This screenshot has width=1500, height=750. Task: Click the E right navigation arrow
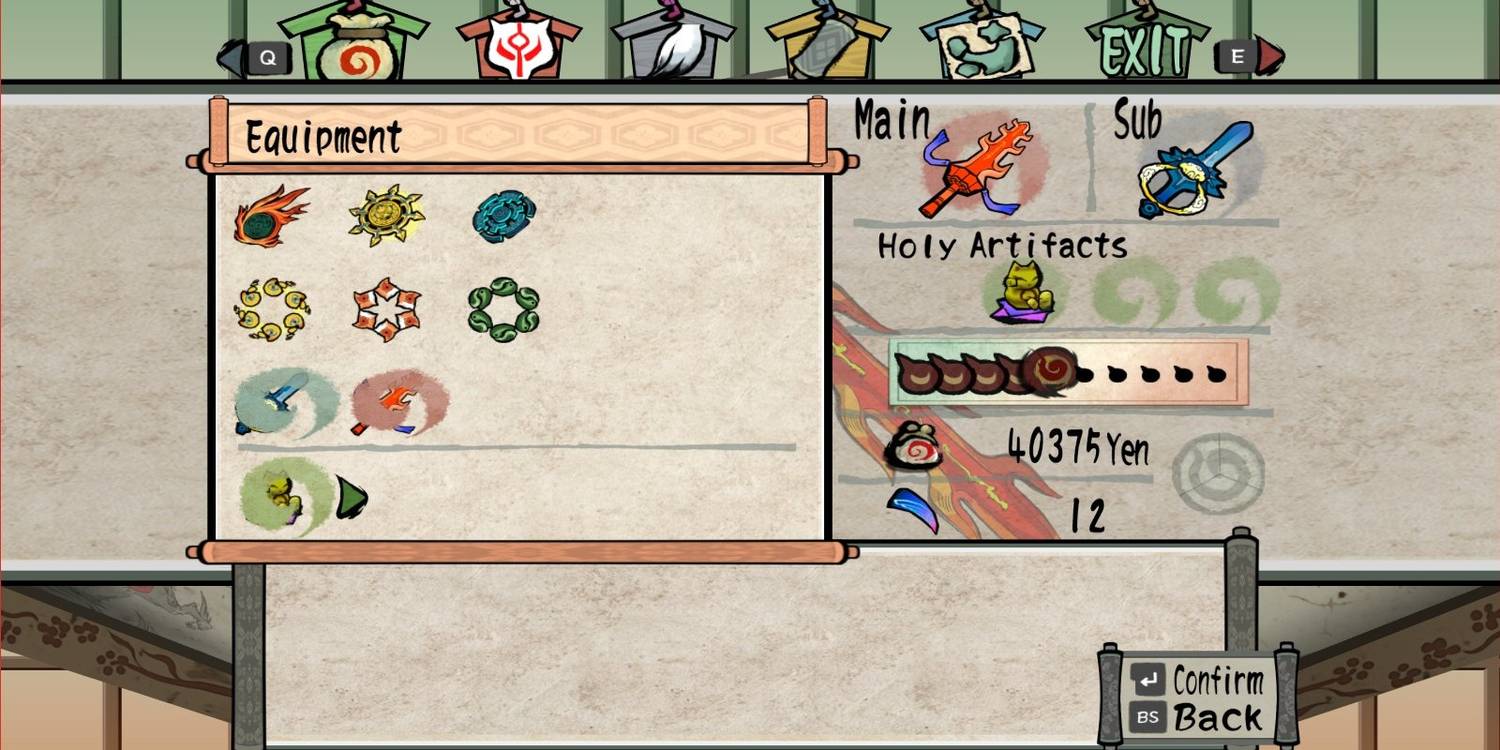click(x=1237, y=57)
